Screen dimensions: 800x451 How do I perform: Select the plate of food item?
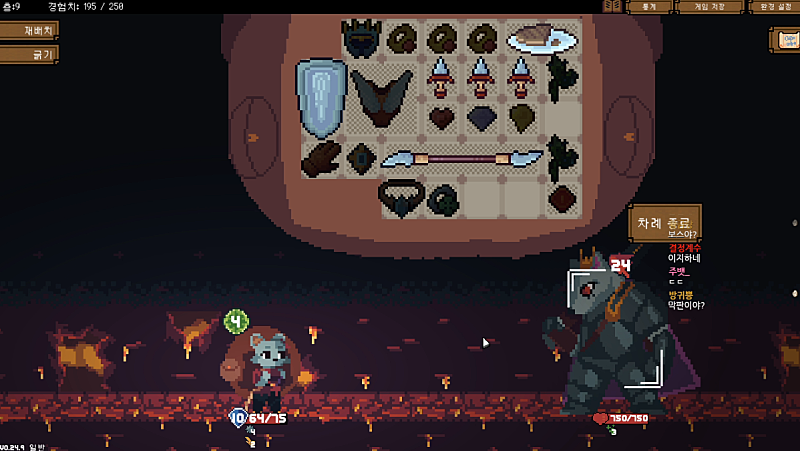click(541, 38)
